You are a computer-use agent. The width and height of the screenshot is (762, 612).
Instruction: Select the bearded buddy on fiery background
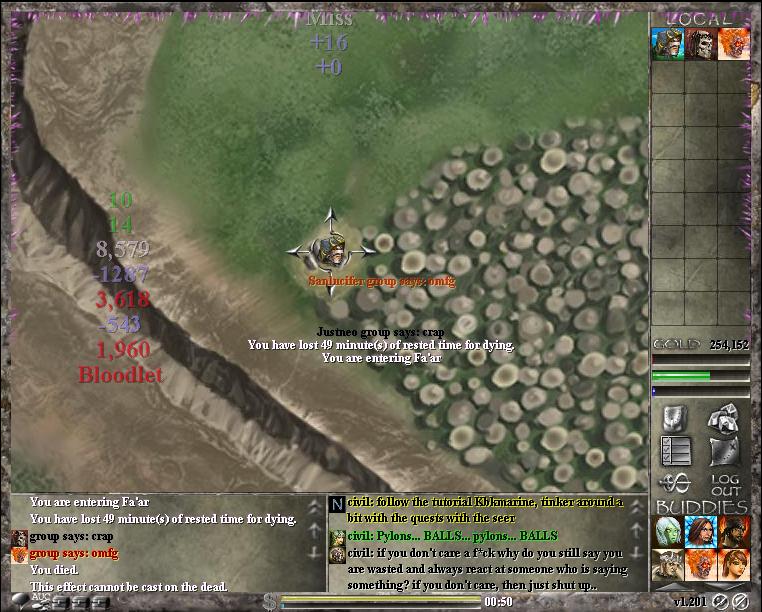(733, 532)
